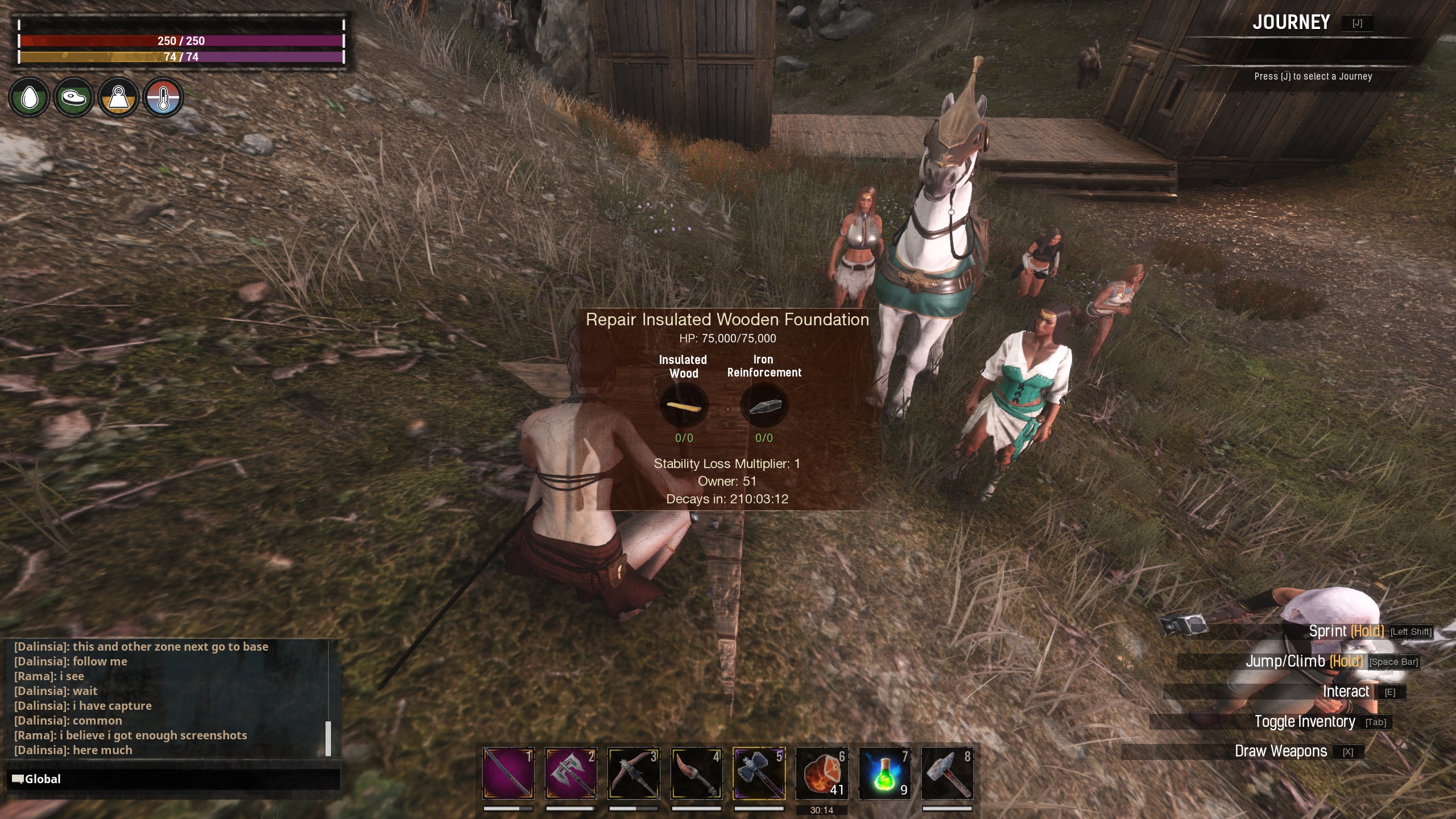This screenshot has height=819, width=1456.
Task: Click the Insulated Wood repair material icon
Action: tap(684, 406)
